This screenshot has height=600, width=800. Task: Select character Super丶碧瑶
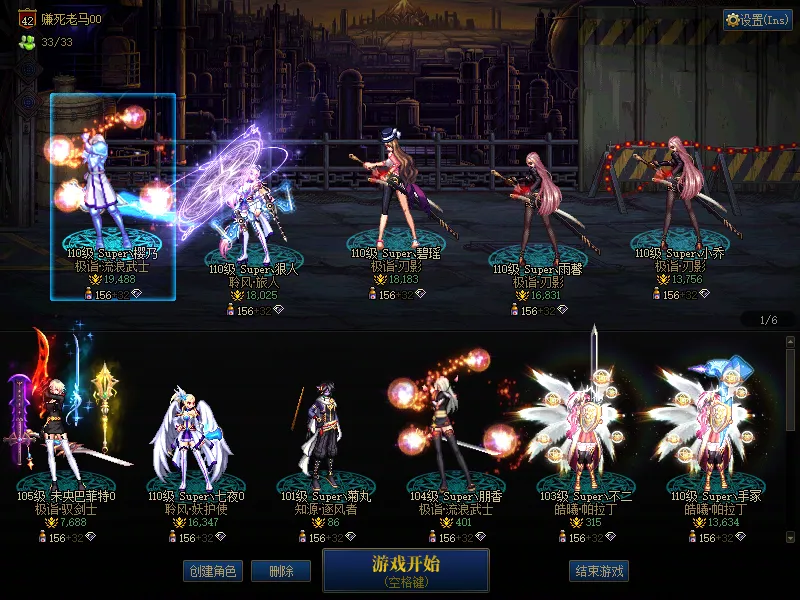click(x=395, y=200)
